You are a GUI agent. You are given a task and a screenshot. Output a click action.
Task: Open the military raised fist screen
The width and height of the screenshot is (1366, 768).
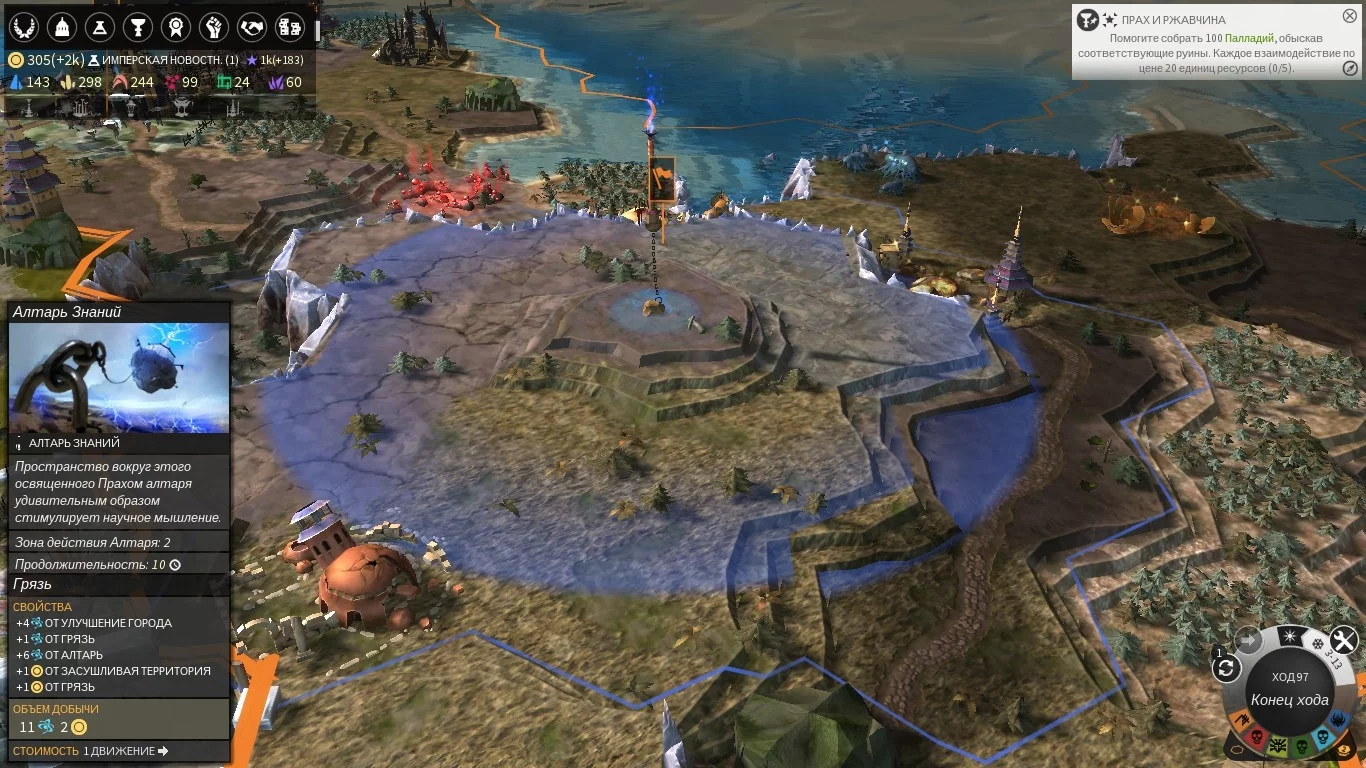click(214, 25)
